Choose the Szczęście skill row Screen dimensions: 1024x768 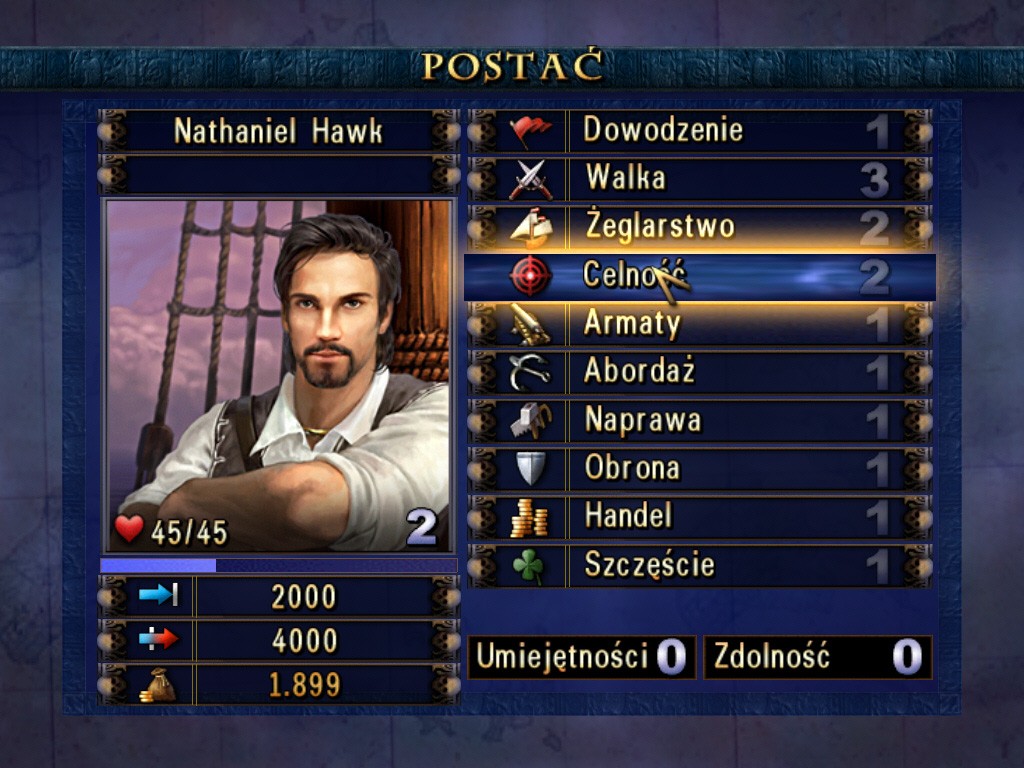point(700,565)
